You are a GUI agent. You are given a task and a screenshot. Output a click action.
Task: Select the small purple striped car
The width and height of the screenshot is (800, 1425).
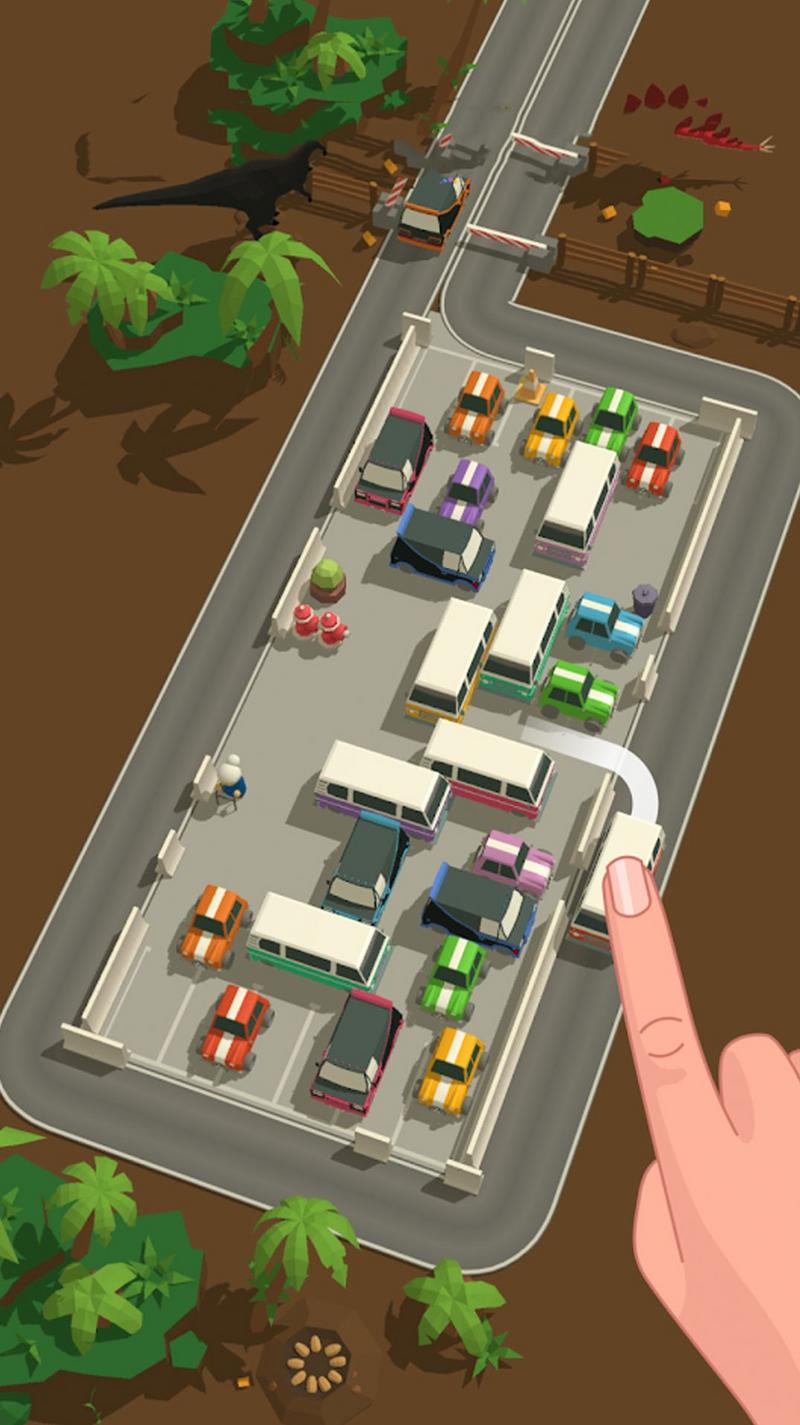click(467, 490)
